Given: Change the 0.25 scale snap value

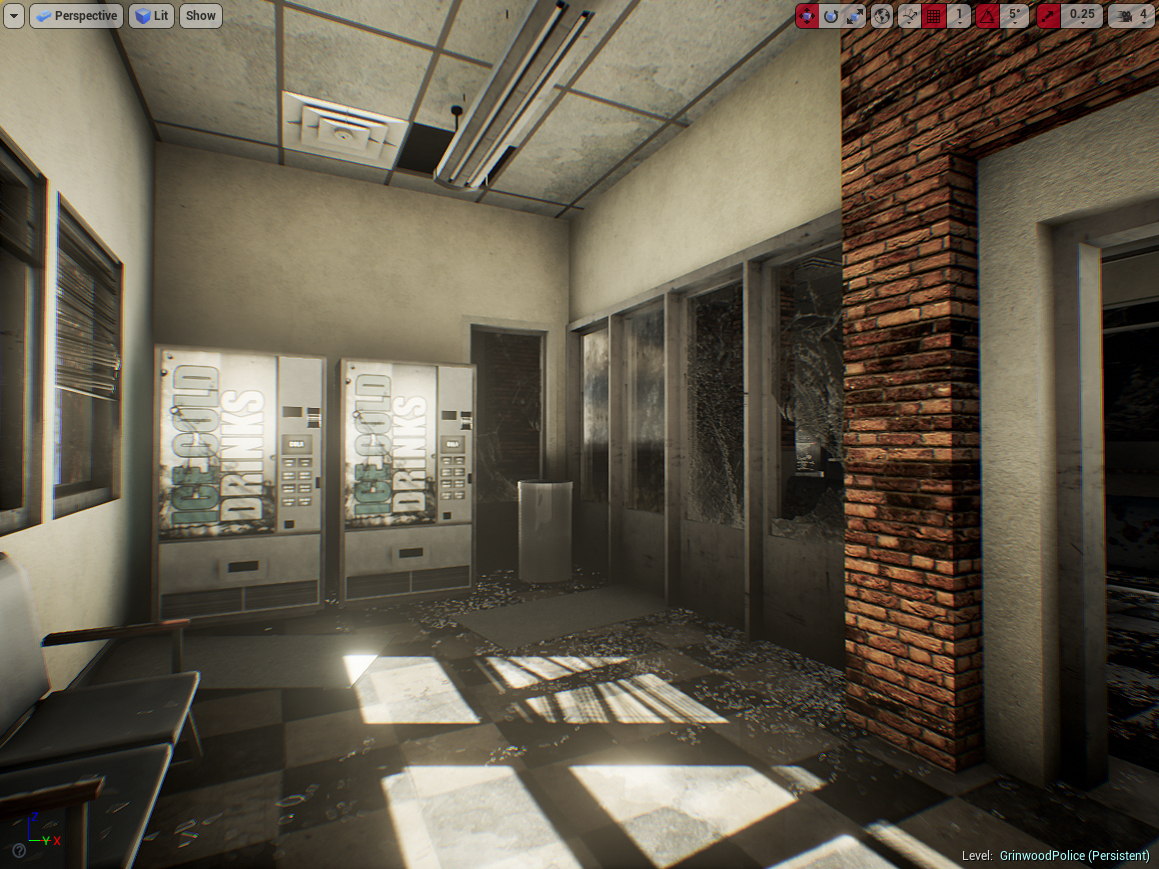Looking at the screenshot, I should click(1082, 16).
